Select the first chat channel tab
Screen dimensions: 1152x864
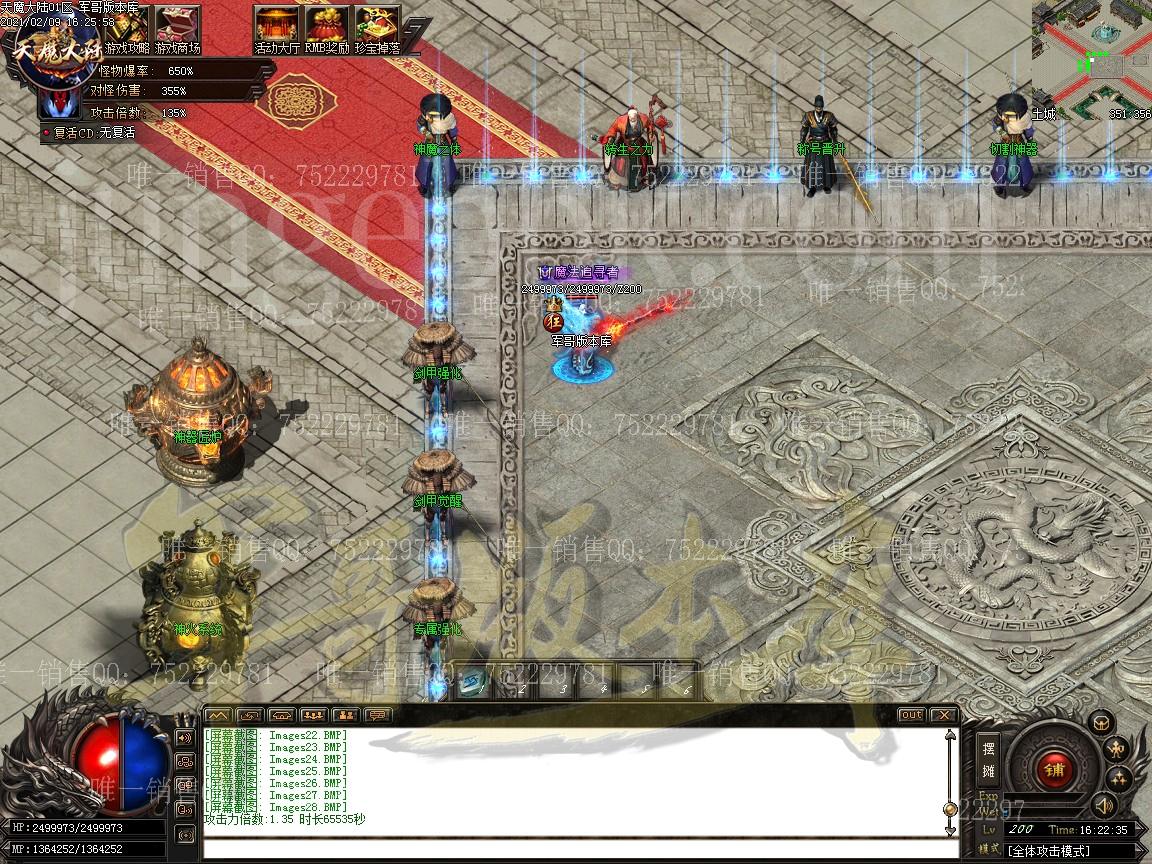tap(218, 715)
